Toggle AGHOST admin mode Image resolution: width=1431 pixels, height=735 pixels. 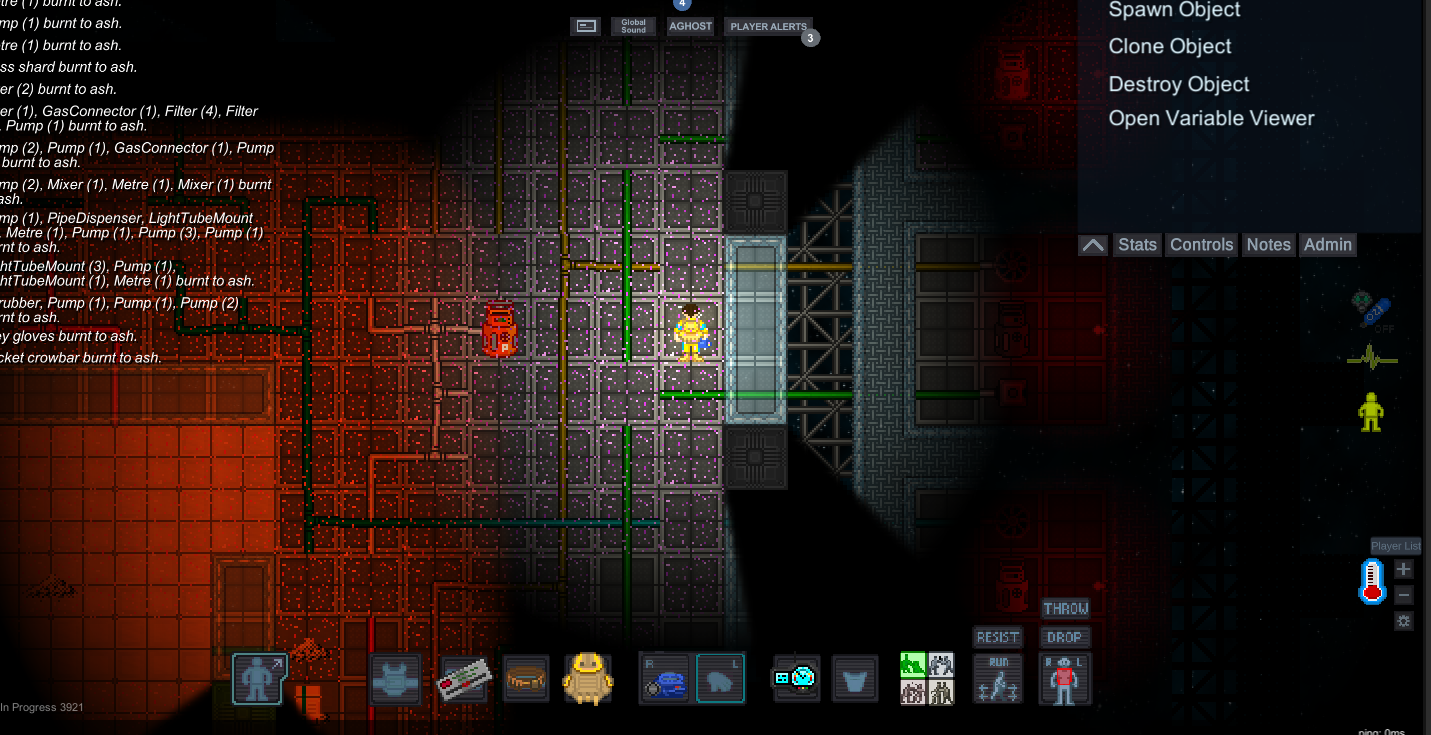pyautogui.click(x=690, y=26)
